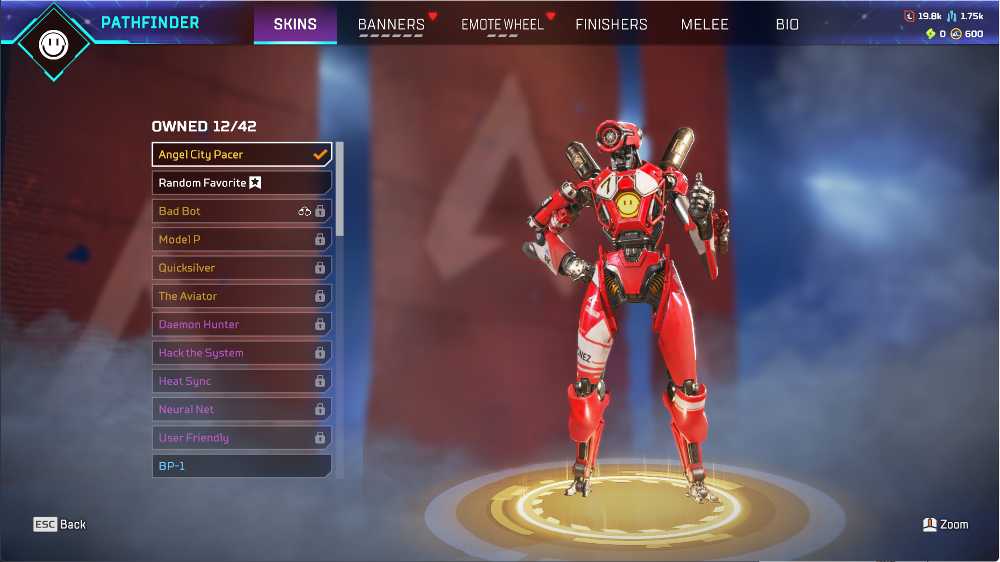Open Pathfinder's Bio tab

tap(787, 24)
